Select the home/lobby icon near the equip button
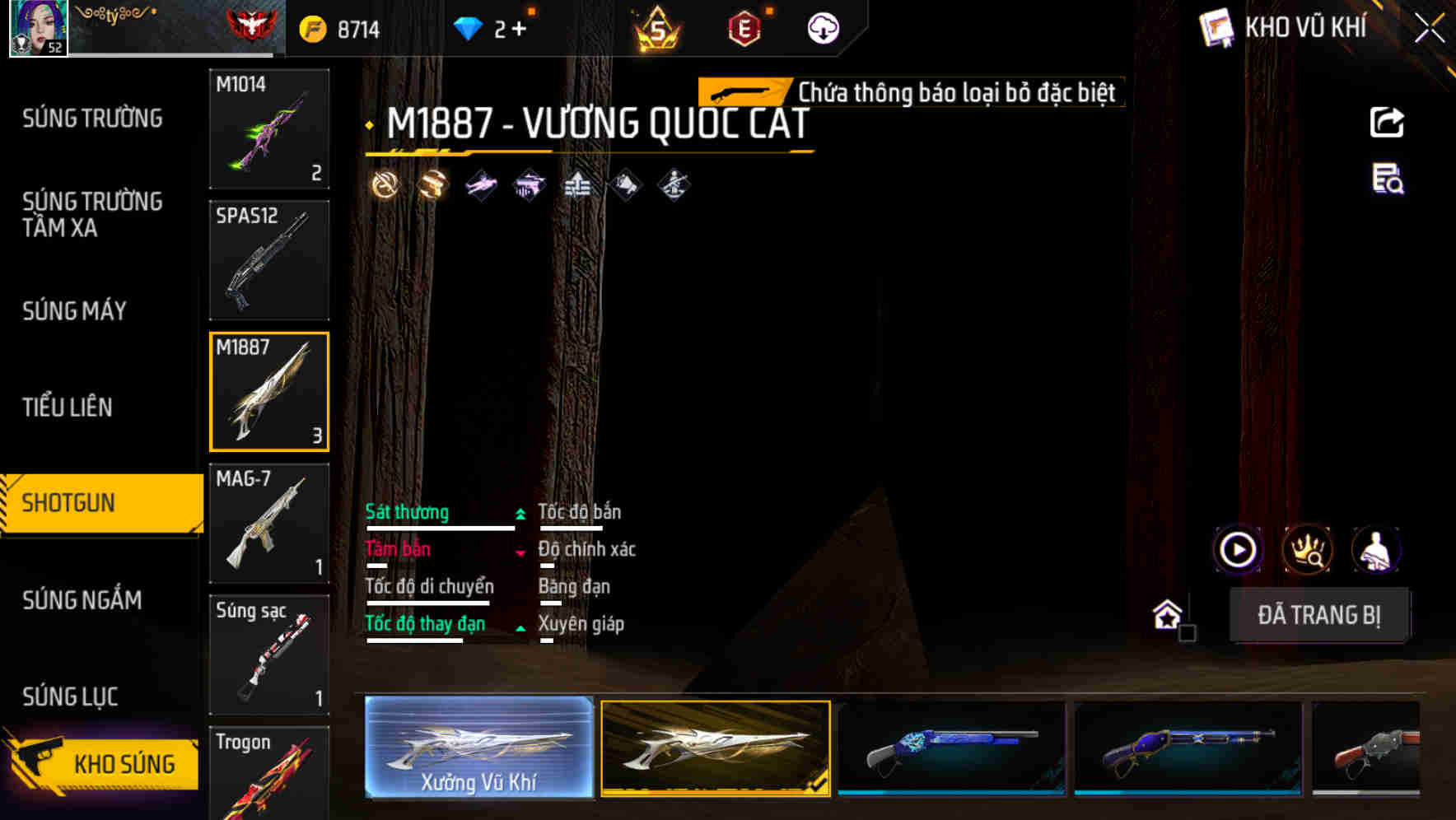Image resolution: width=1456 pixels, height=820 pixels. coord(1167,615)
